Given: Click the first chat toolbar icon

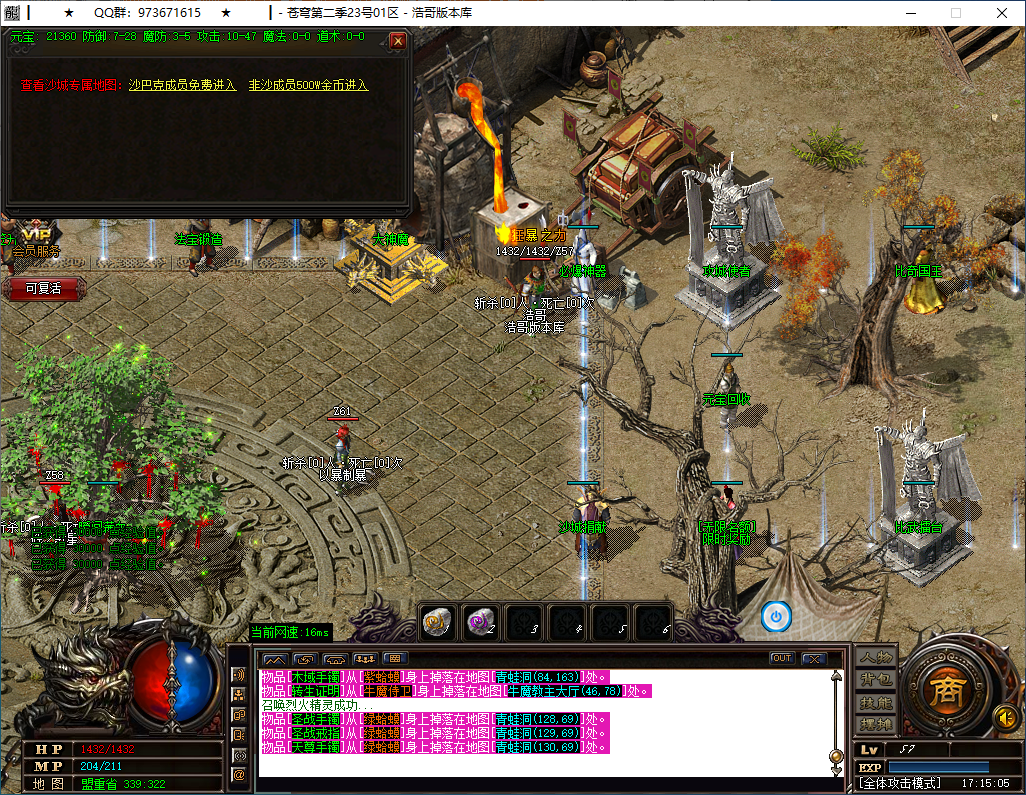Looking at the screenshot, I should pos(273,659).
